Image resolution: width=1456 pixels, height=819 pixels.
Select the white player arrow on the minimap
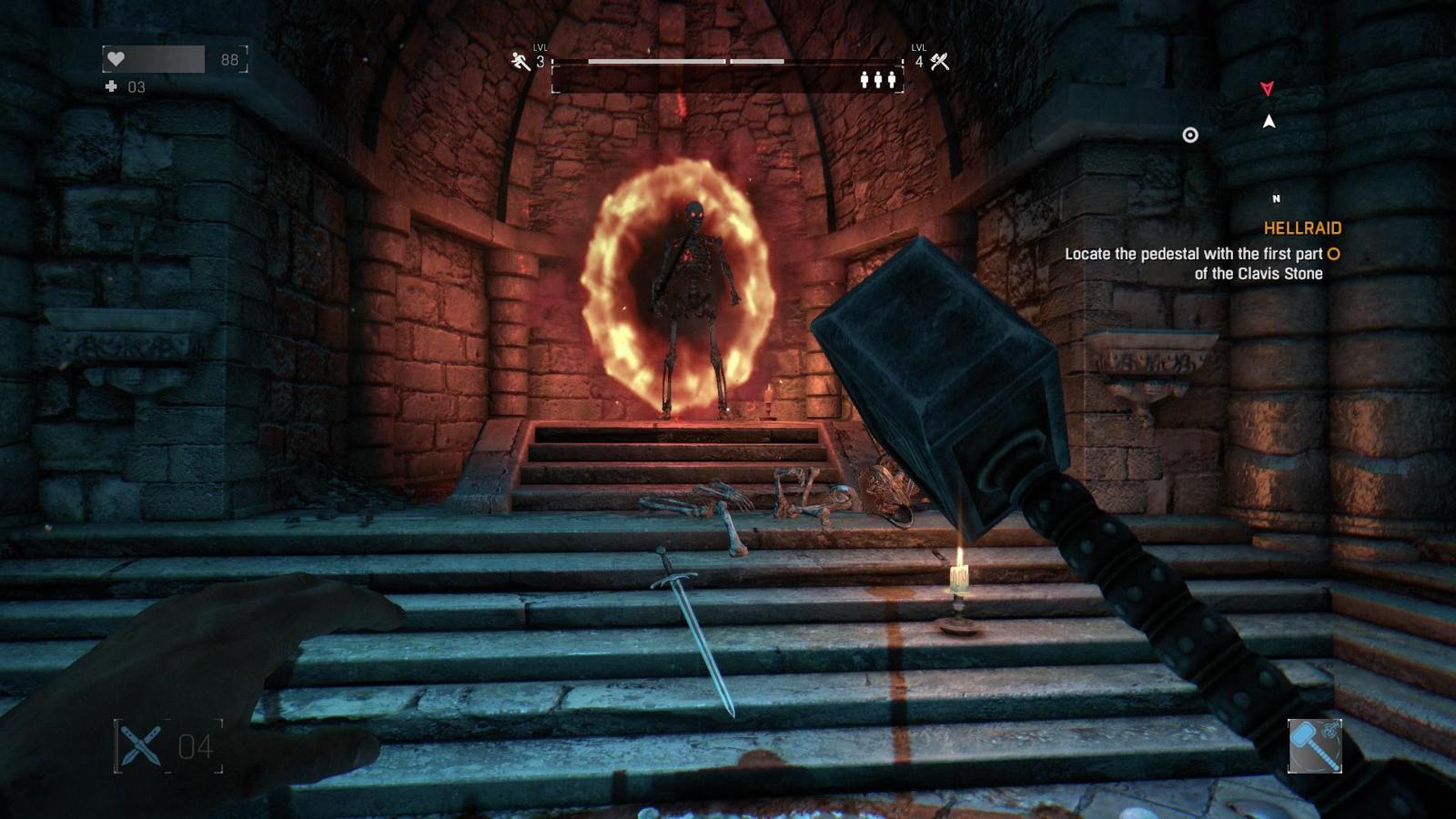pyautogui.click(x=1269, y=121)
